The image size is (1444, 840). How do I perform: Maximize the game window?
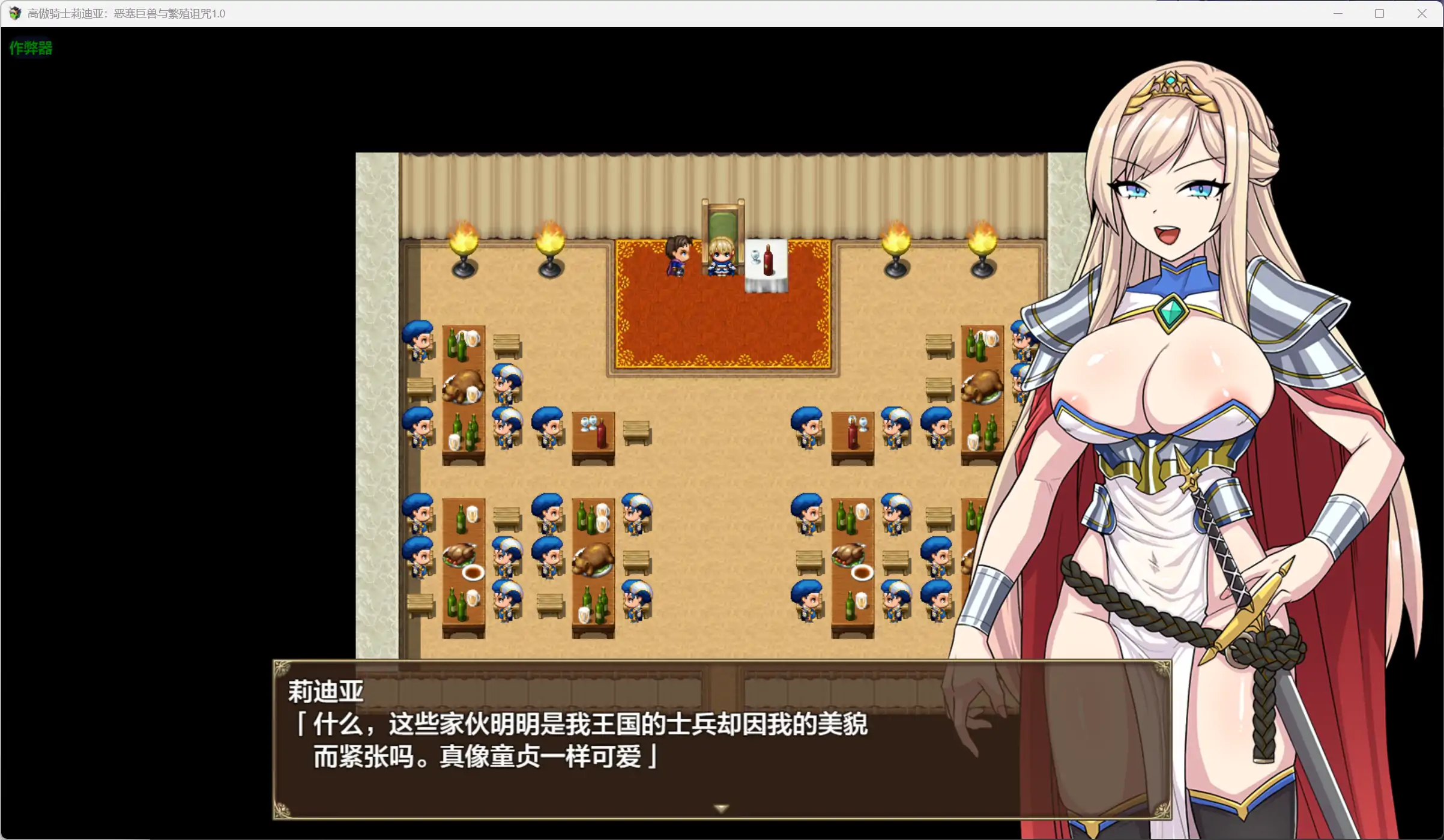pos(1379,13)
